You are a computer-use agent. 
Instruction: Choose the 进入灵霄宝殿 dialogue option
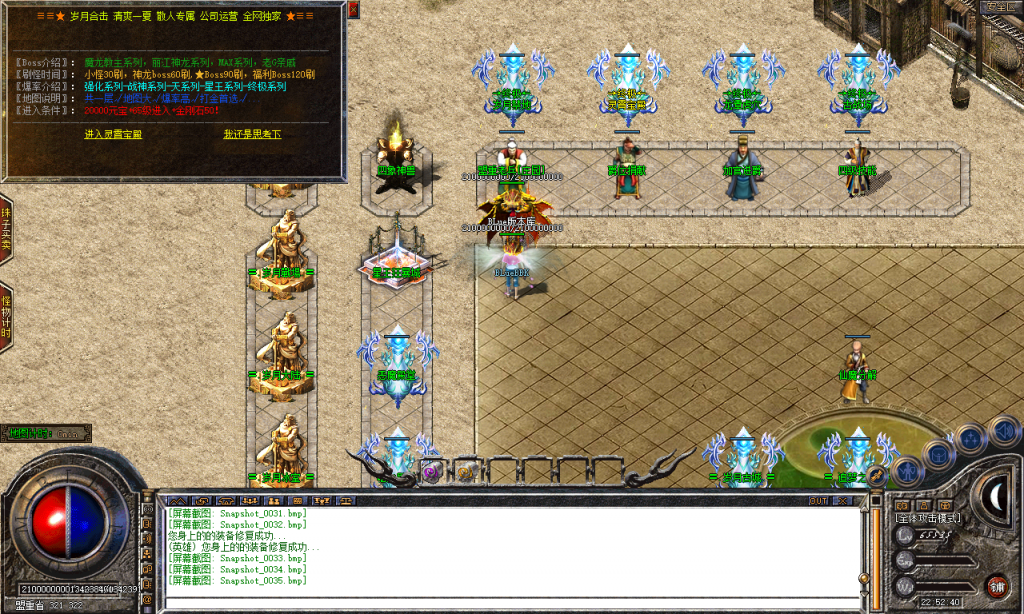point(113,134)
